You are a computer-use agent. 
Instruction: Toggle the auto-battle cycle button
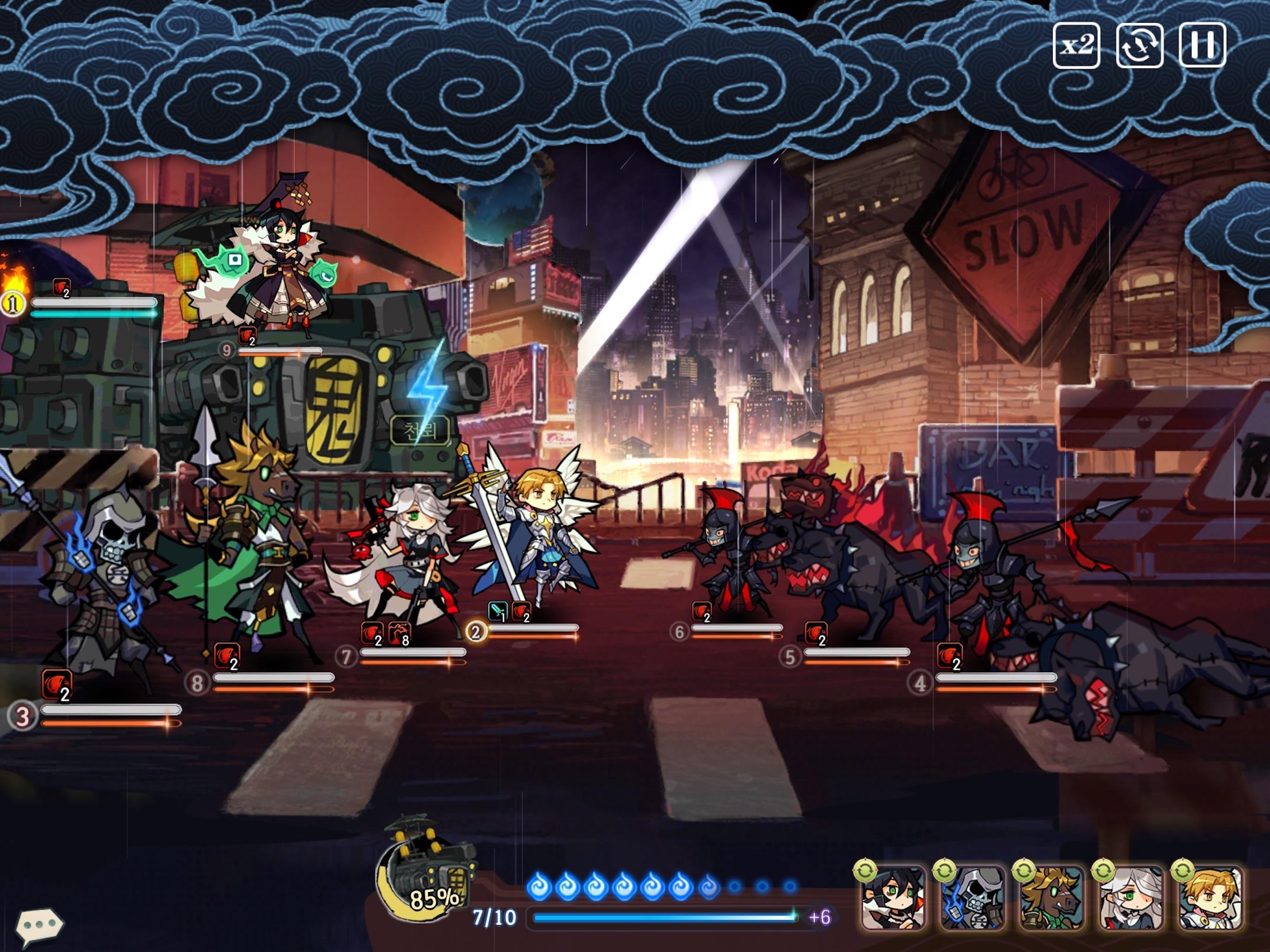[x=1139, y=46]
